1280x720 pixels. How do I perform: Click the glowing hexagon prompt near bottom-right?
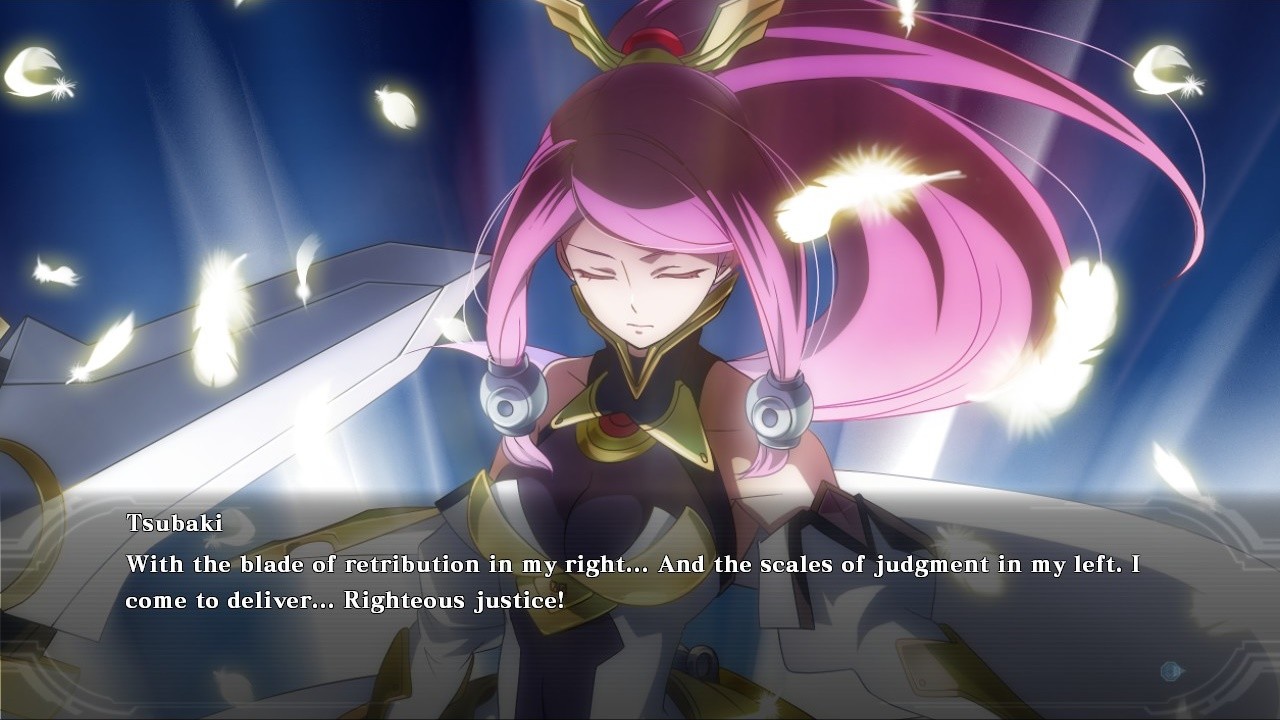[1171, 671]
